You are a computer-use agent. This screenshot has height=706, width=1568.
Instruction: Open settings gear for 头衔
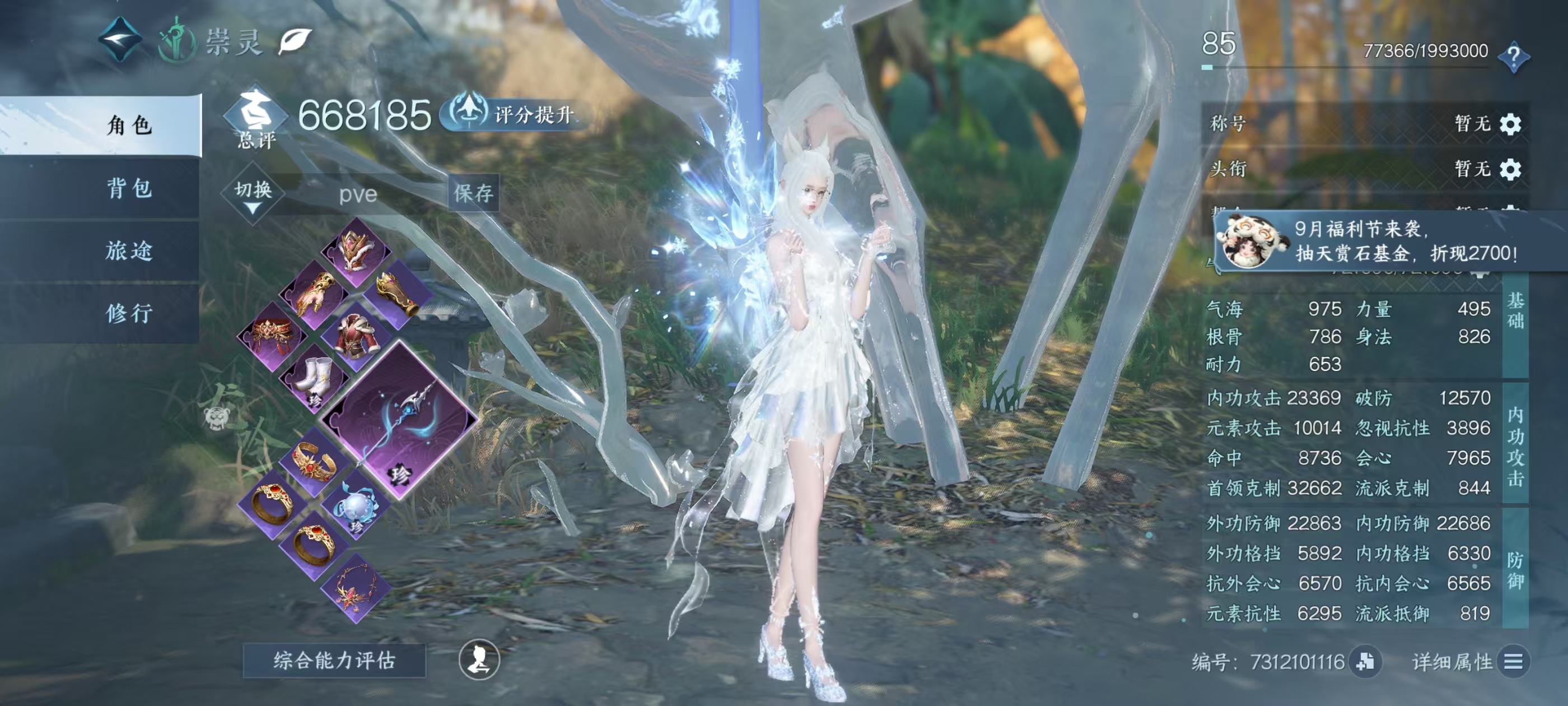(1510, 169)
